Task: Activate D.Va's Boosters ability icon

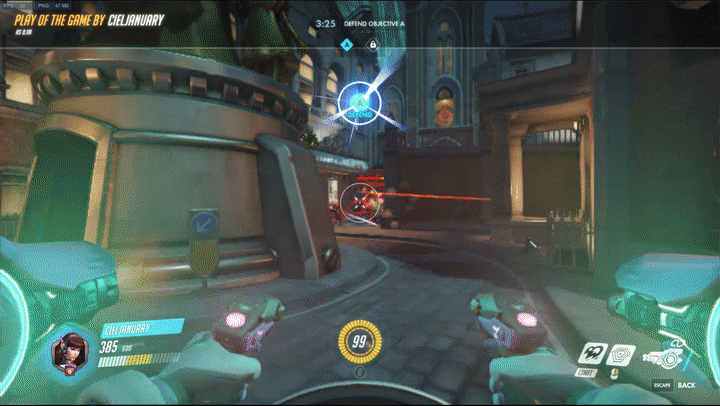Action: (x=592, y=353)
